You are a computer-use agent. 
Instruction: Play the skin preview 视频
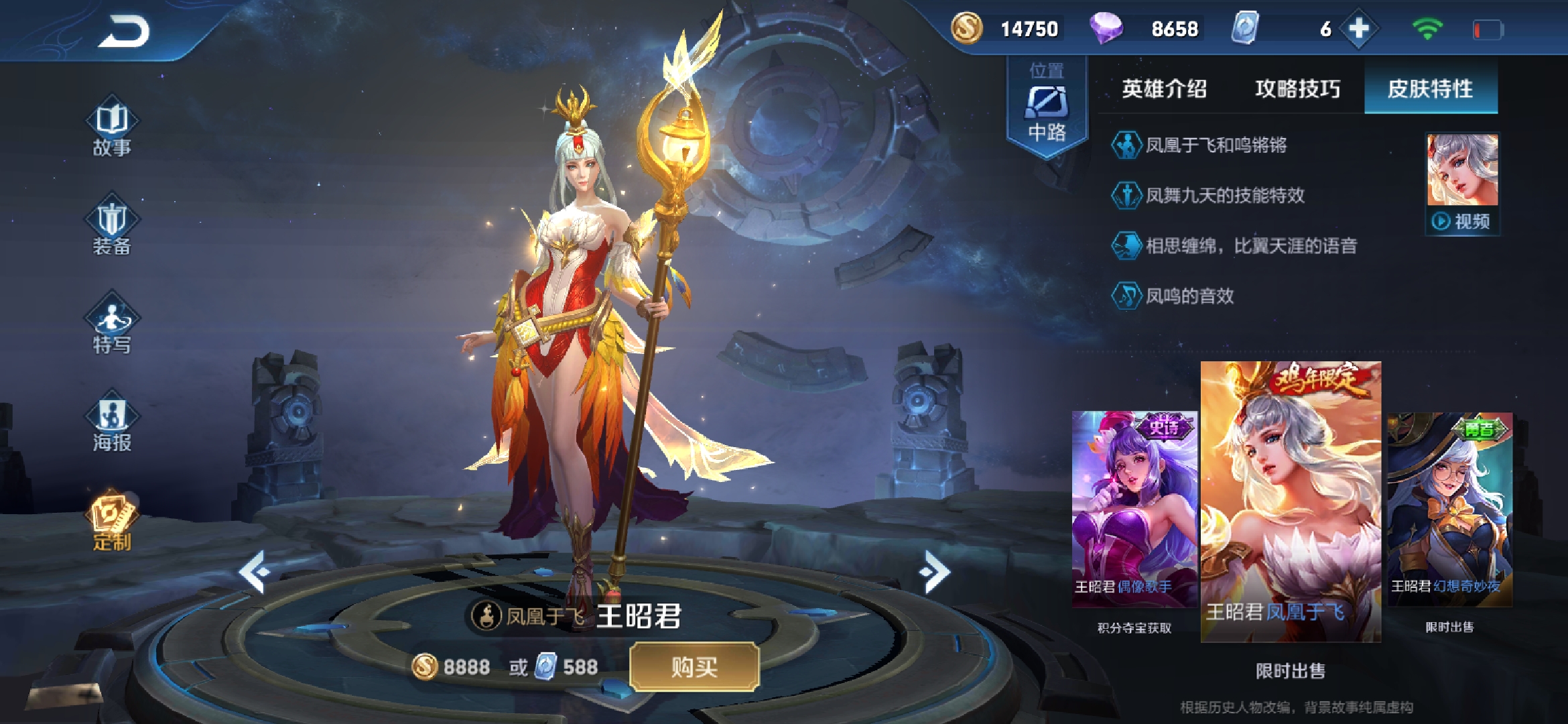pos(1462,221)
